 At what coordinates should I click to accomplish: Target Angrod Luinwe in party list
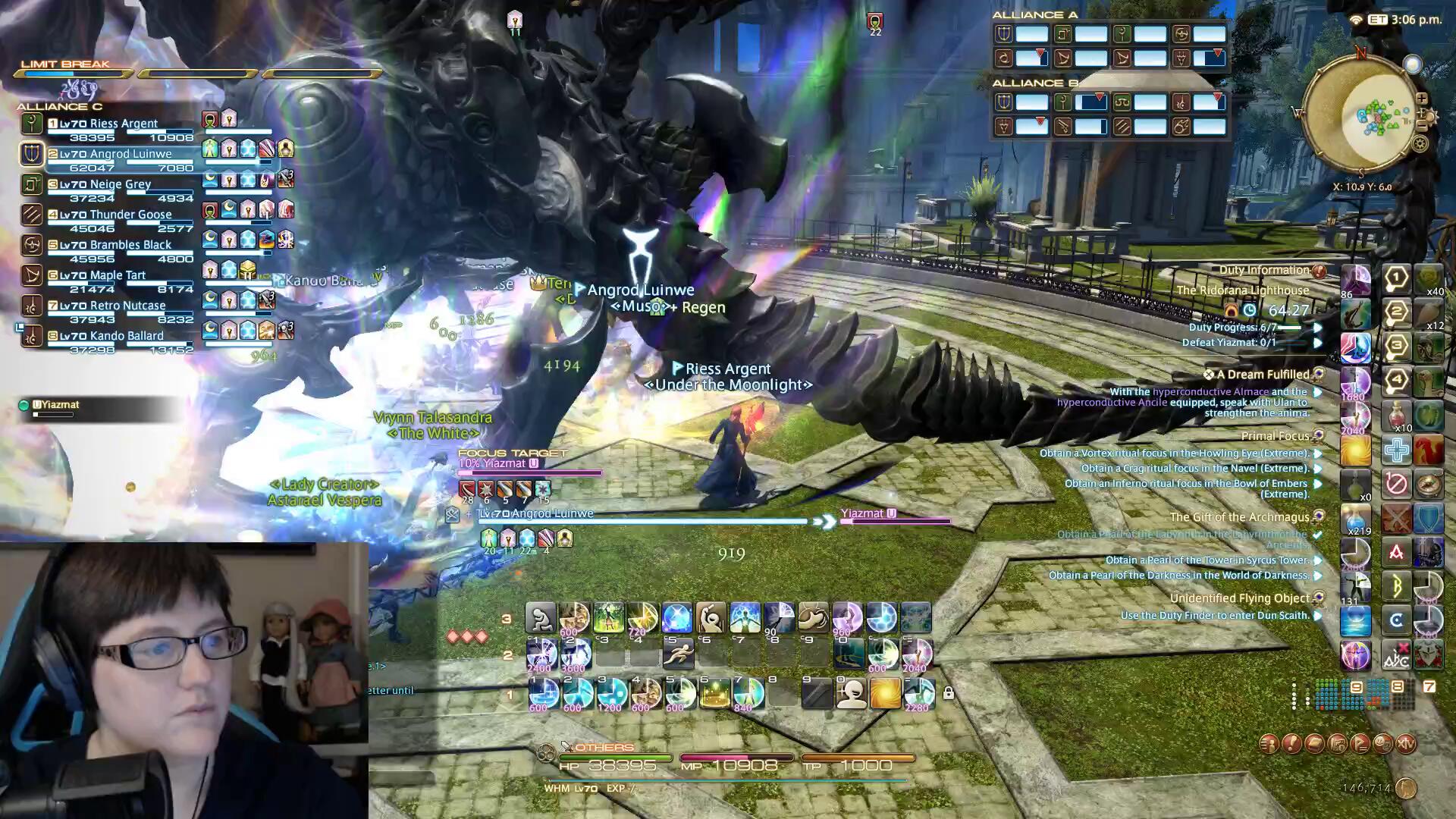[x=129, y=155]
